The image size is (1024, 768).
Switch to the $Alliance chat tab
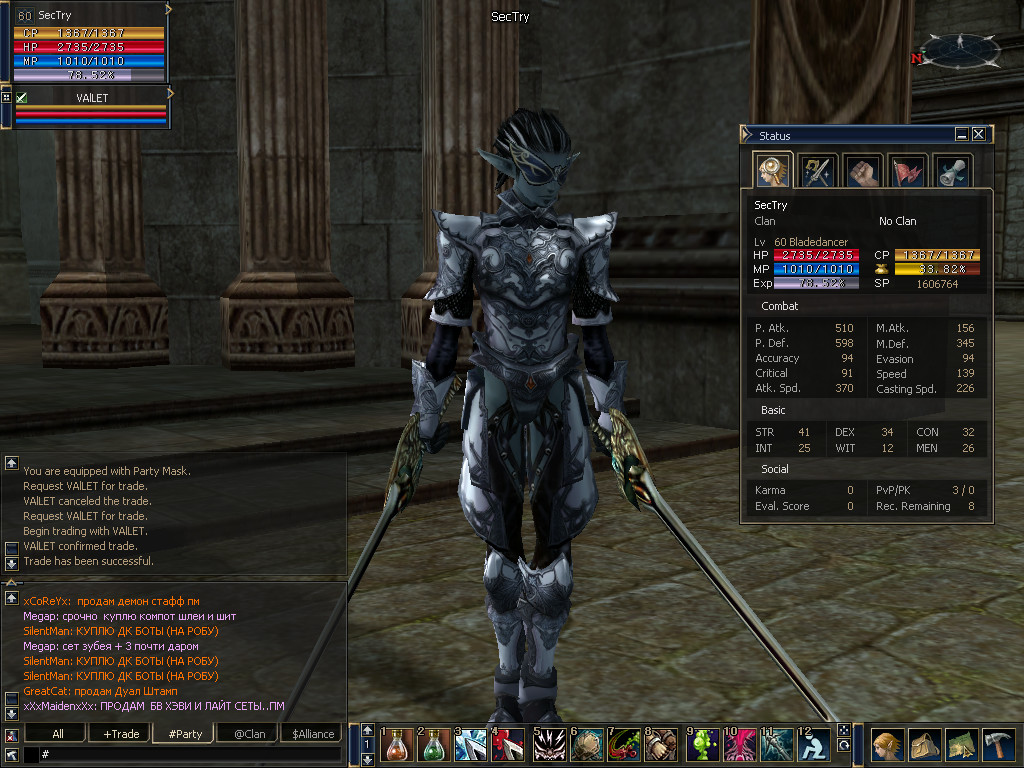(313, 734)
